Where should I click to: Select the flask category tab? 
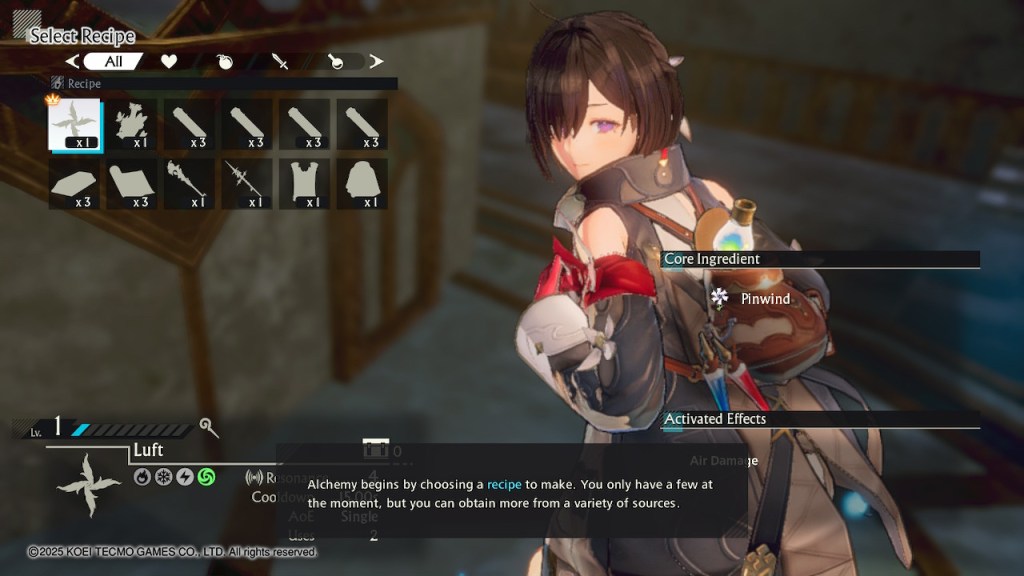(x=337, y=62)
